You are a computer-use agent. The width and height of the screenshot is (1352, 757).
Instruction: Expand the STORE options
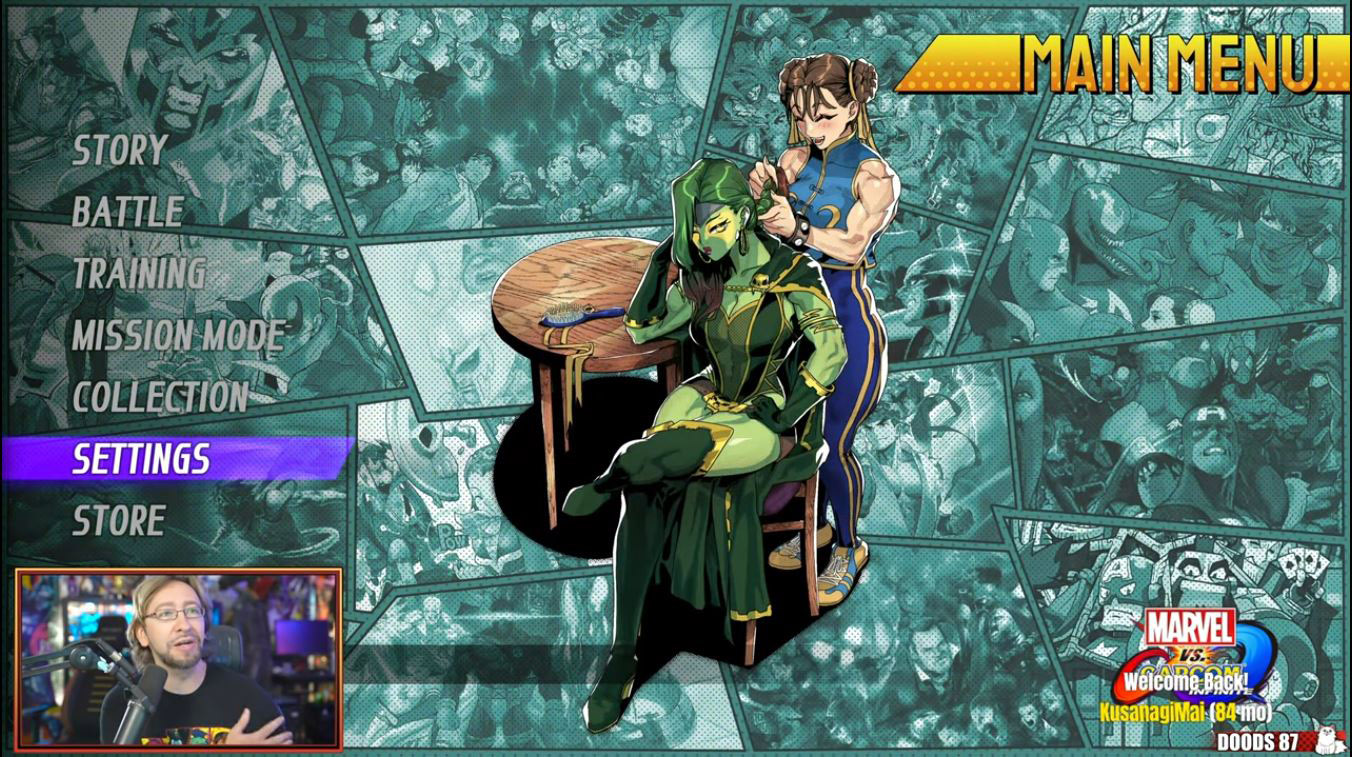[x=120, y=519]
